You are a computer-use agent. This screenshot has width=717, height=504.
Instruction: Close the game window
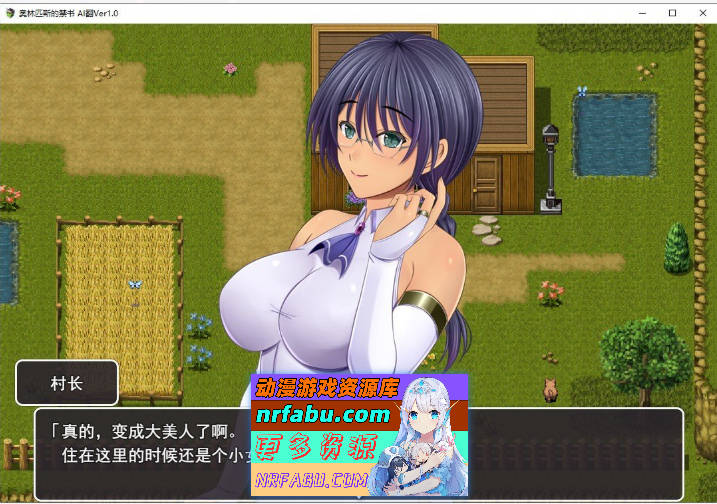[x=702, y=12]
